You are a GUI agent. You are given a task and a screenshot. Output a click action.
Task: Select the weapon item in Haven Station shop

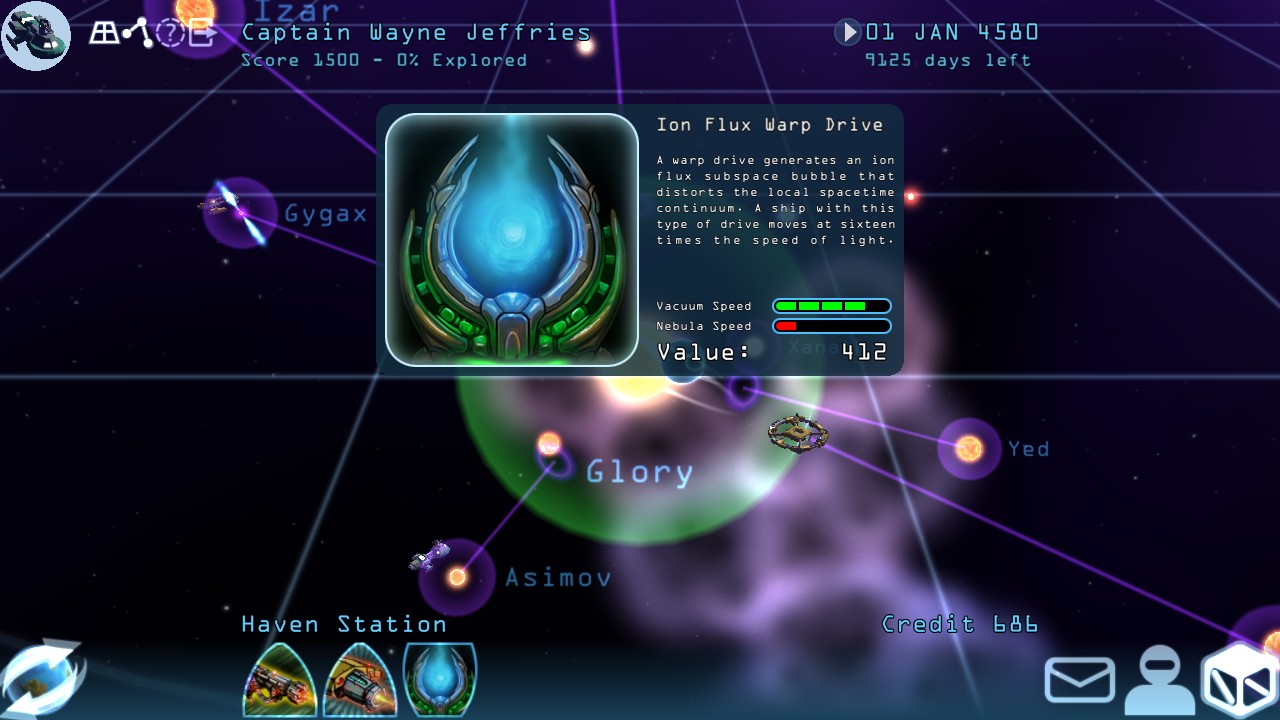click(x=279, y=679)
